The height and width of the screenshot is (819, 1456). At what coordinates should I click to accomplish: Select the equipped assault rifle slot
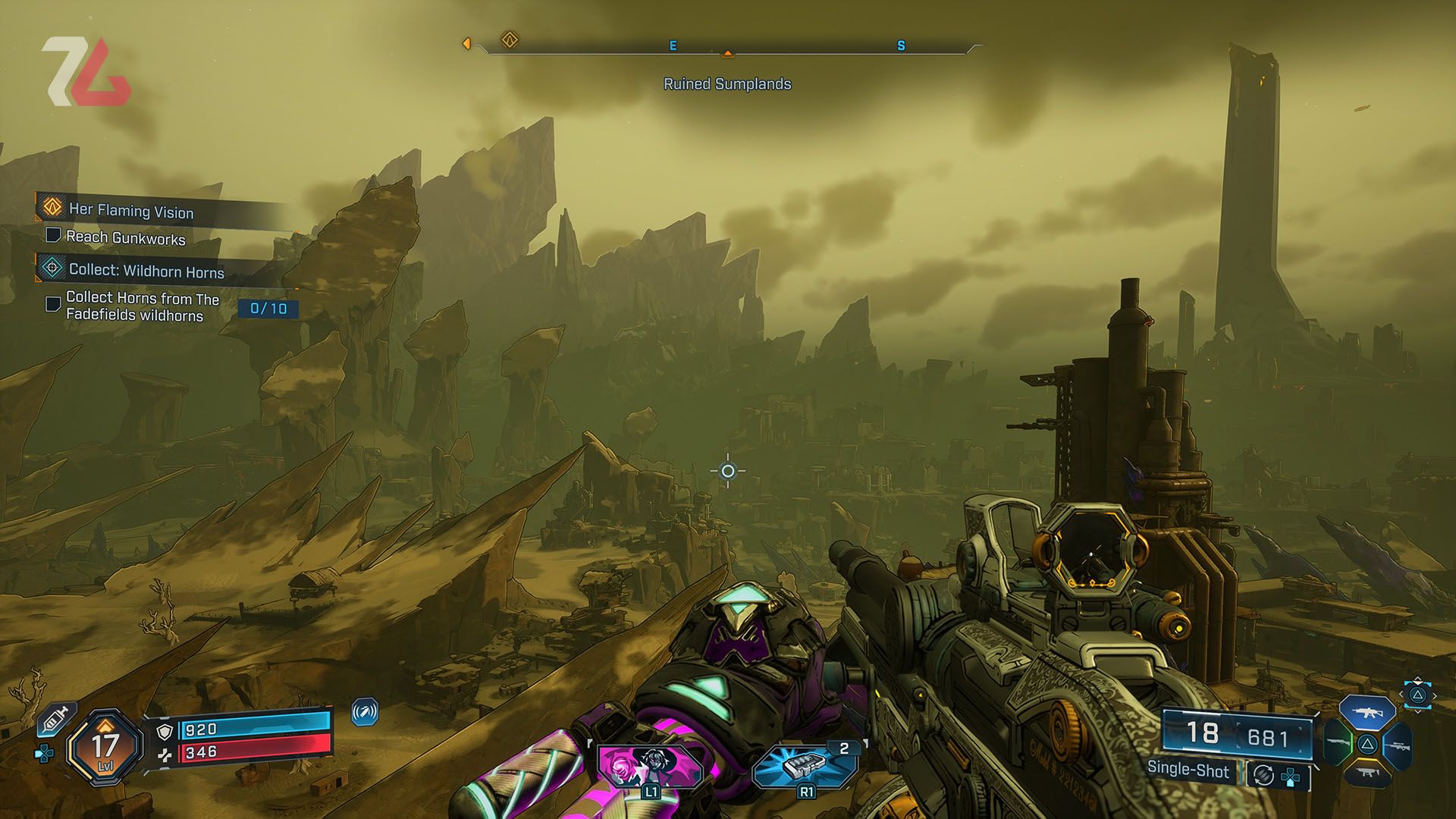pyautogui.click(x=1367, y=714)
